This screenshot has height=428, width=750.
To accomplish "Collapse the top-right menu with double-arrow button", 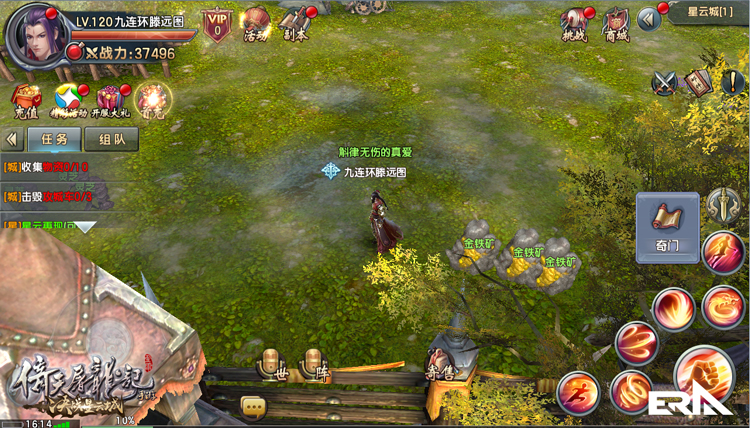I will (649, 17).
